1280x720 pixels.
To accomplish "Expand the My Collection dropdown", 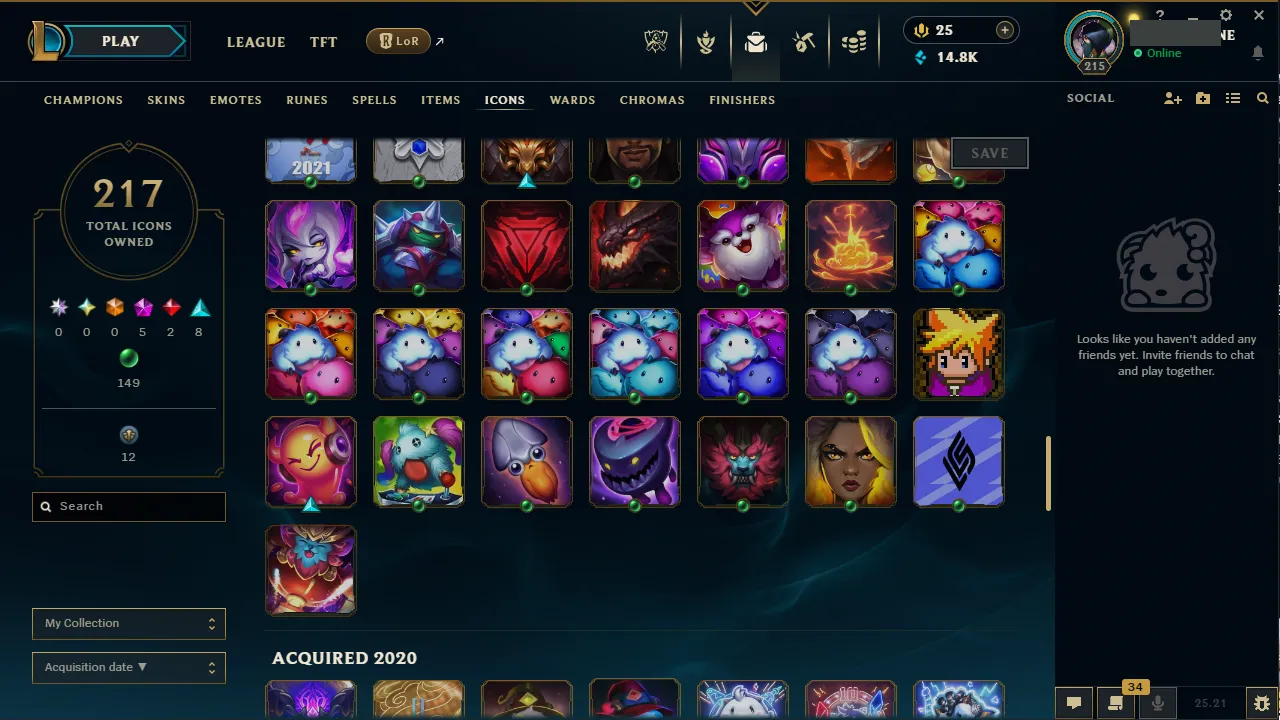I will pyautogui.click(x=128, y=623).
